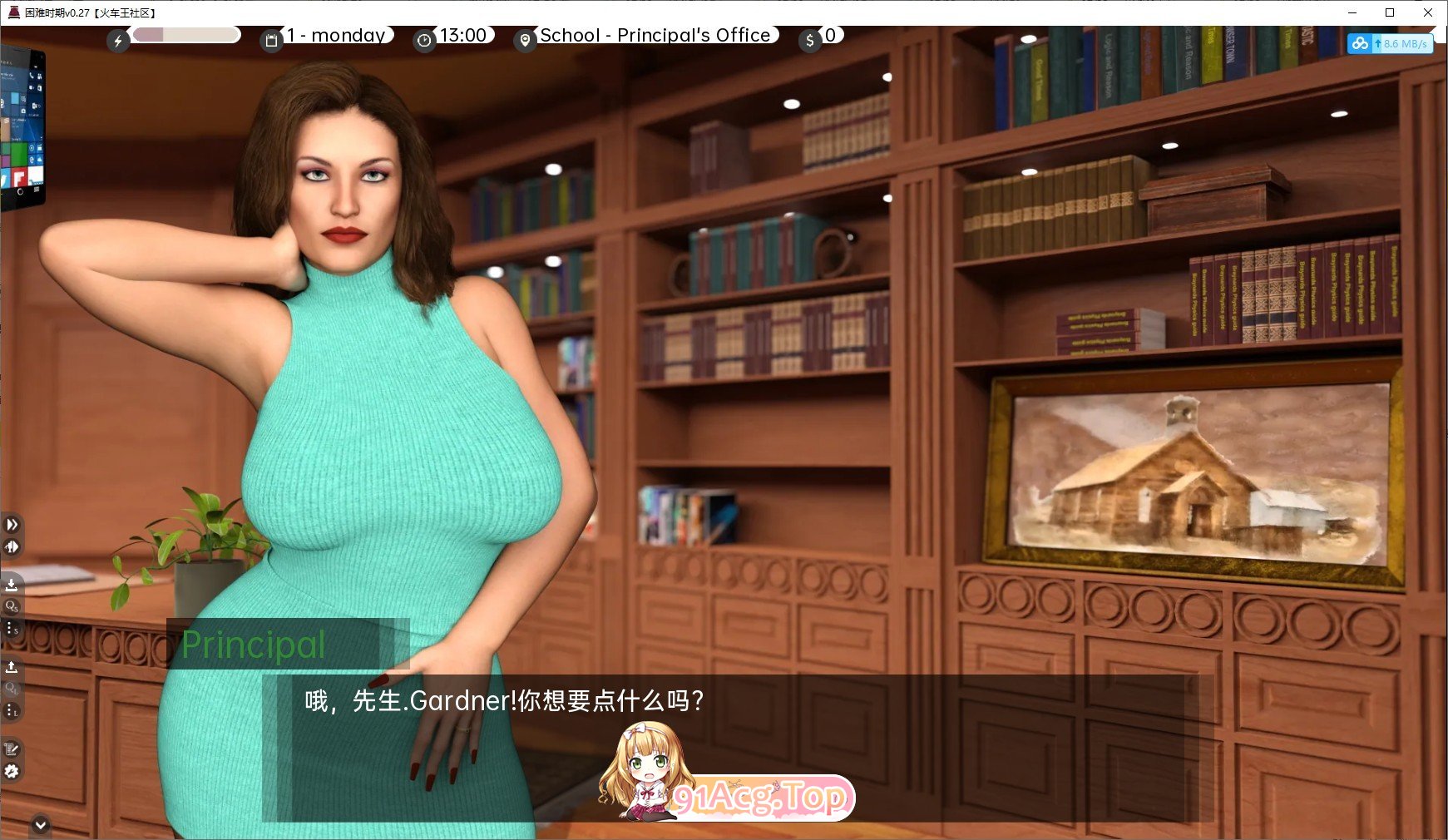Screen dimensions: 1448x840
Task: Open the phone in the top-left corner
Action: coord(22,125)
